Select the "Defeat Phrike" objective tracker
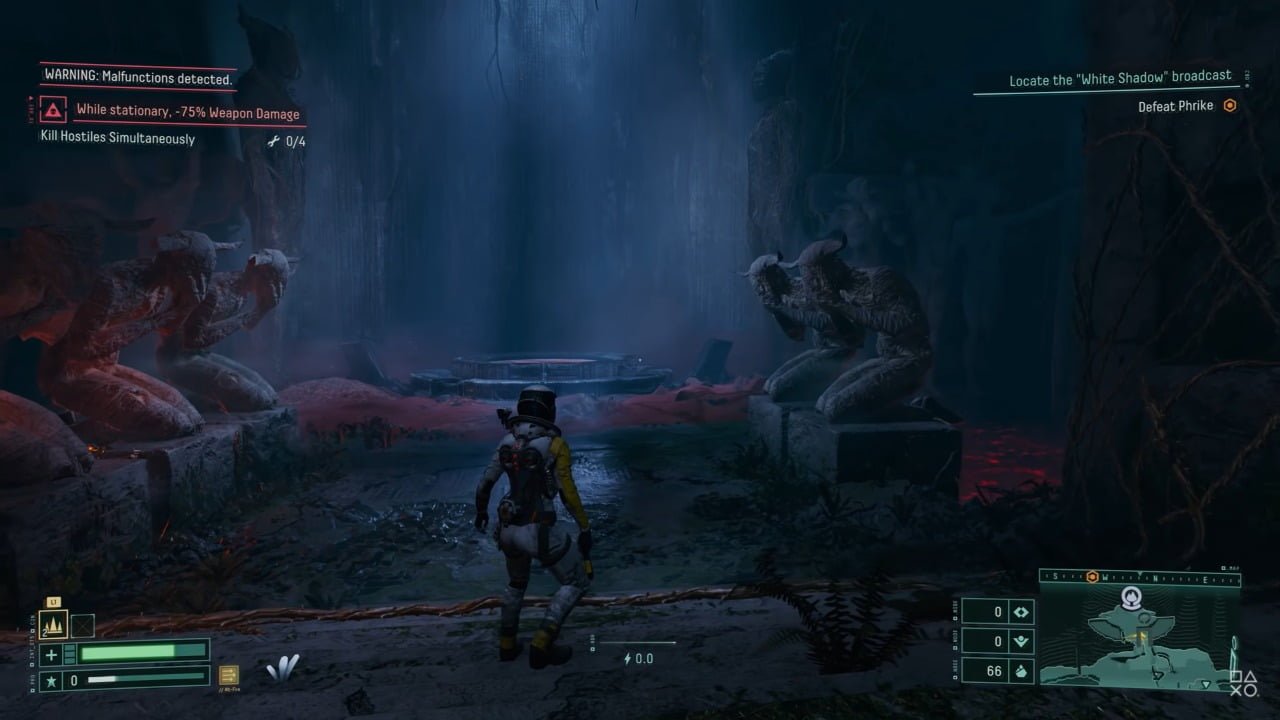The width and height of the screenshot is (1280, 720). 1176,106
